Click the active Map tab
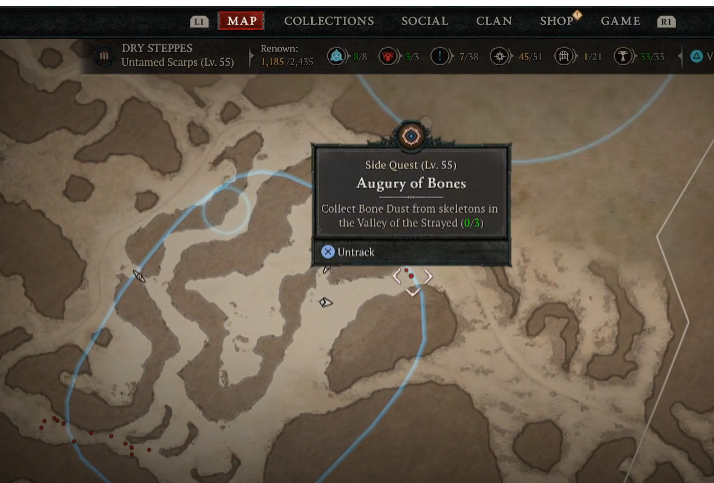714x483 pixels. tap(242, 21)
